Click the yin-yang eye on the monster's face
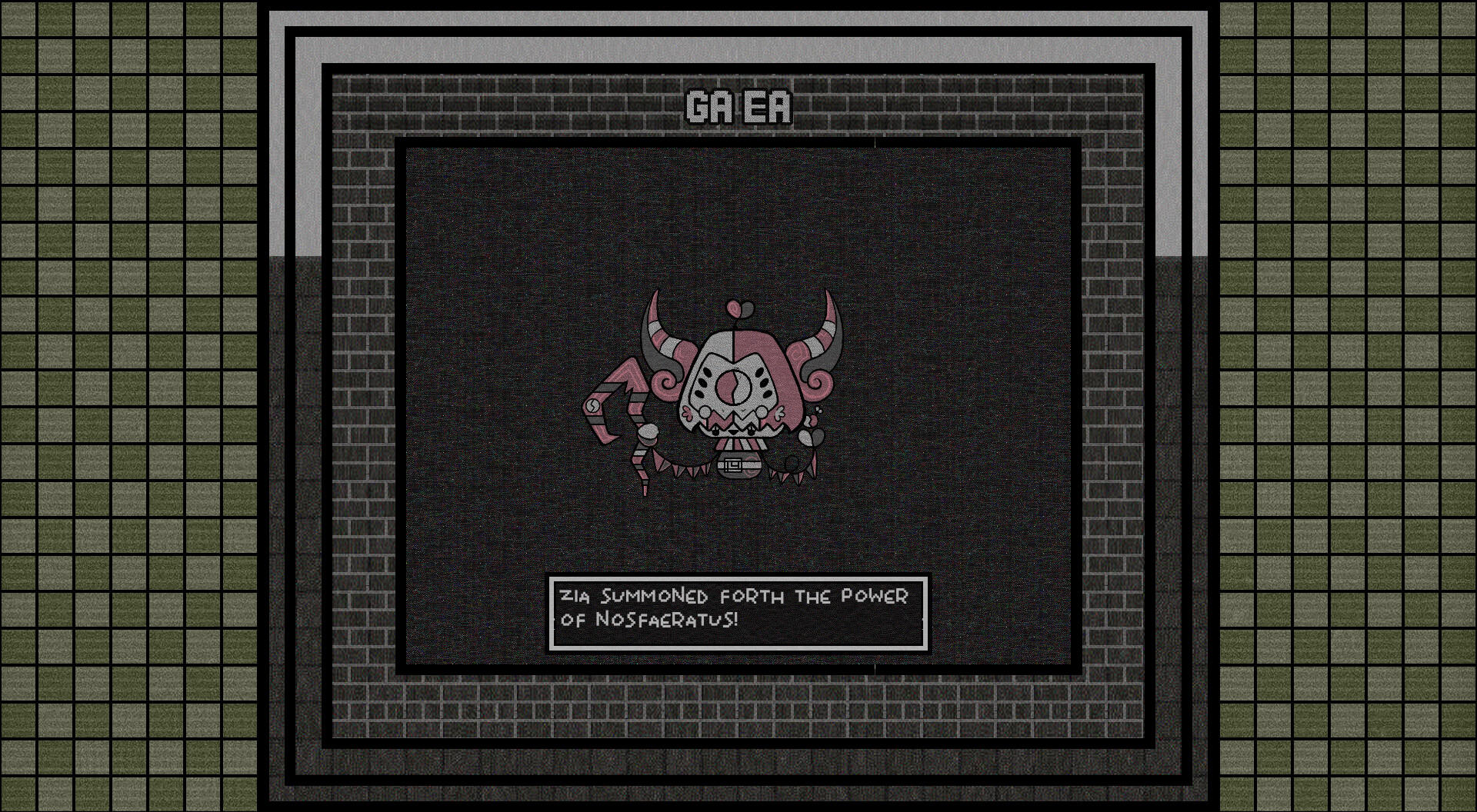The image size is (1477, 812). pos(733,386)
